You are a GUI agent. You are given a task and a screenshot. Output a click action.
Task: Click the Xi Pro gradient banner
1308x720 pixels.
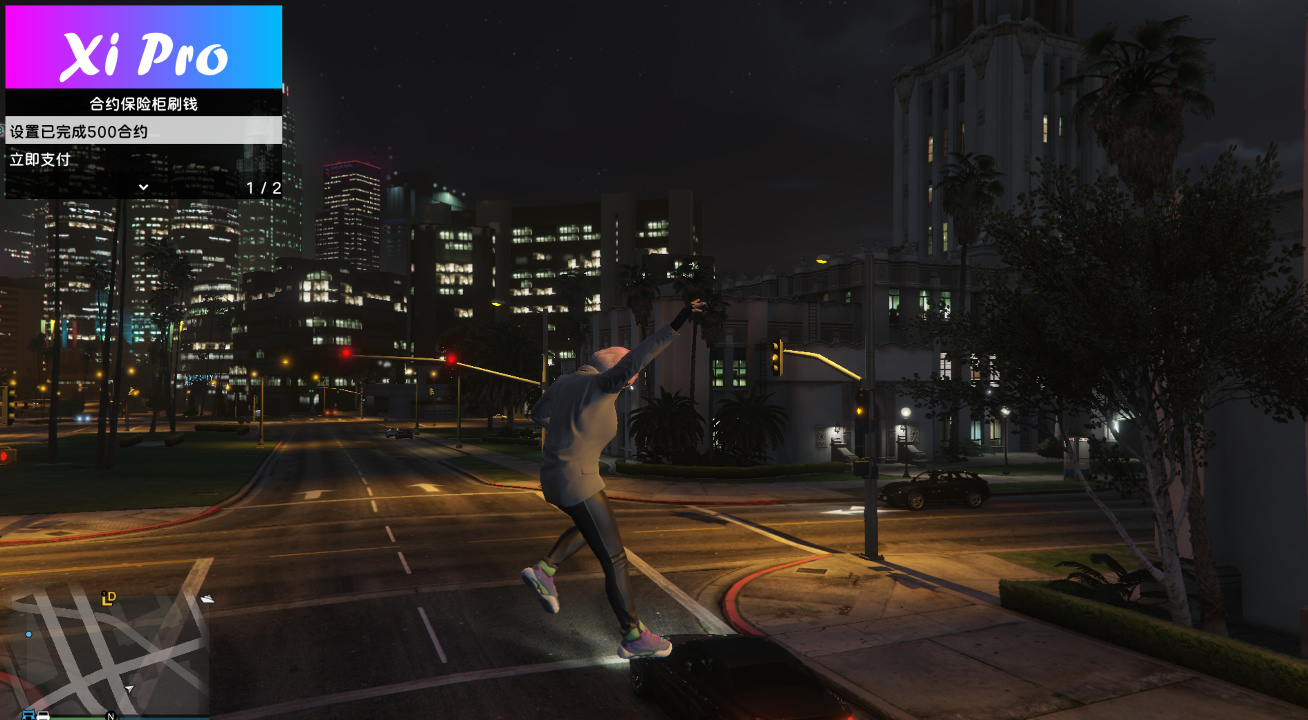[144, 46]
